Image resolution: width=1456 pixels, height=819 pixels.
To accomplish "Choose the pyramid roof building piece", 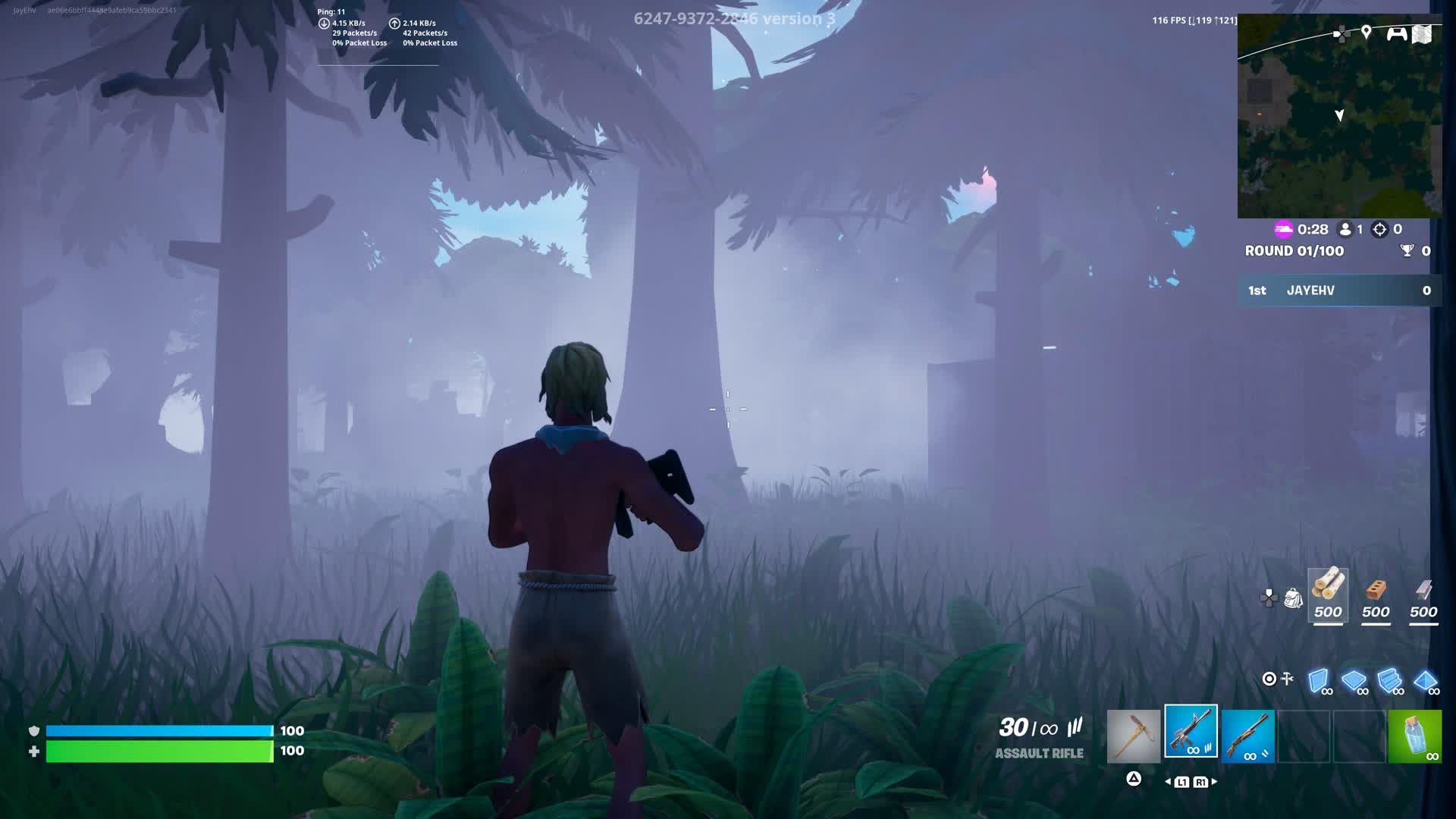I will coord(1425,680).
